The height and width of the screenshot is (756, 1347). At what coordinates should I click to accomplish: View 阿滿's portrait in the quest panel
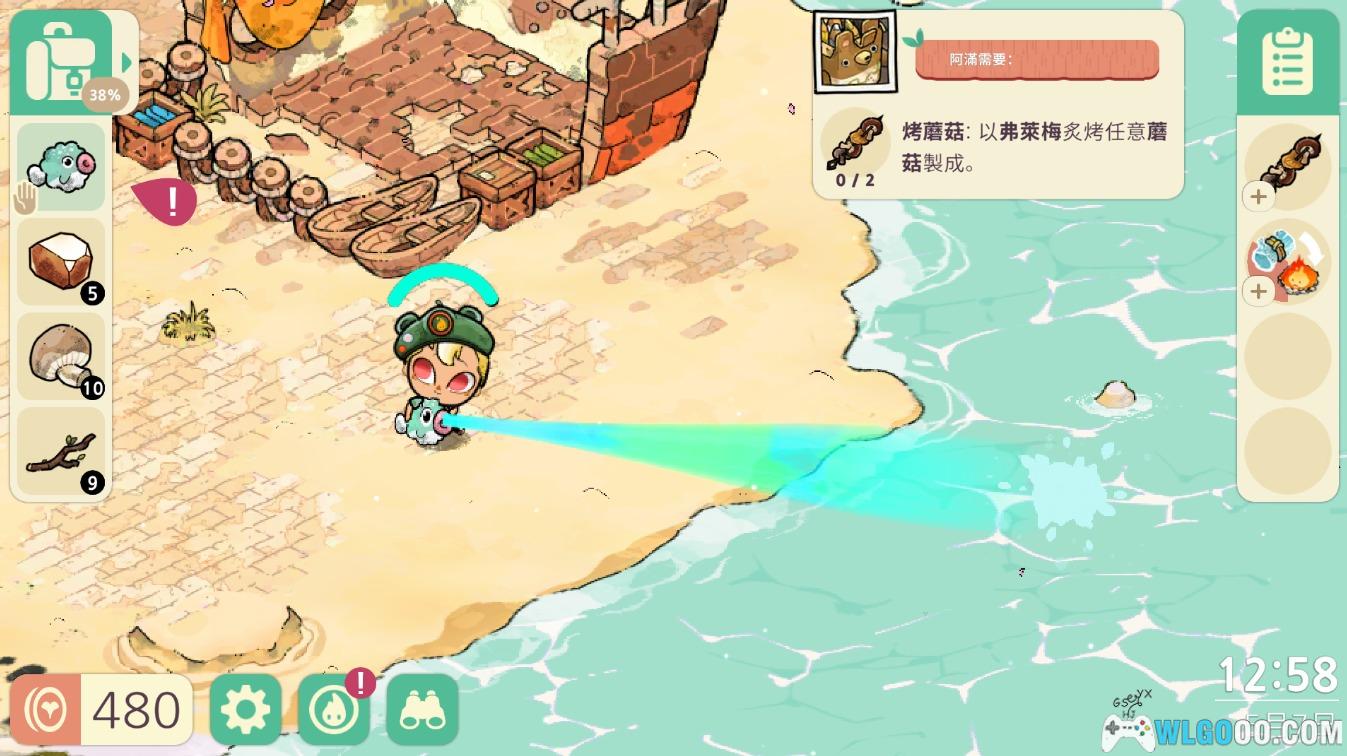pos(855,48)
